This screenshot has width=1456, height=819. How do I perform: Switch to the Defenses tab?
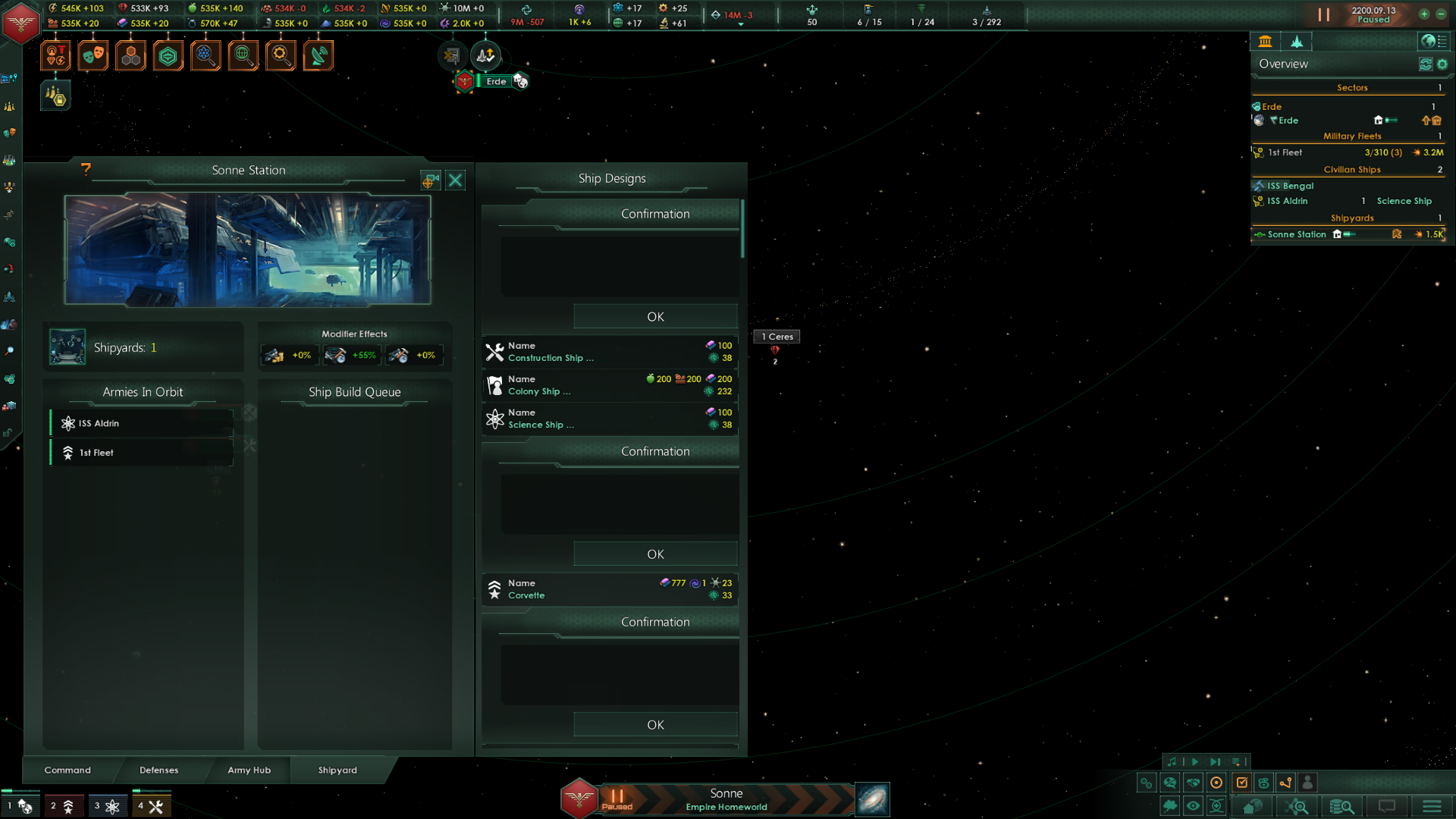click(158, 770)
